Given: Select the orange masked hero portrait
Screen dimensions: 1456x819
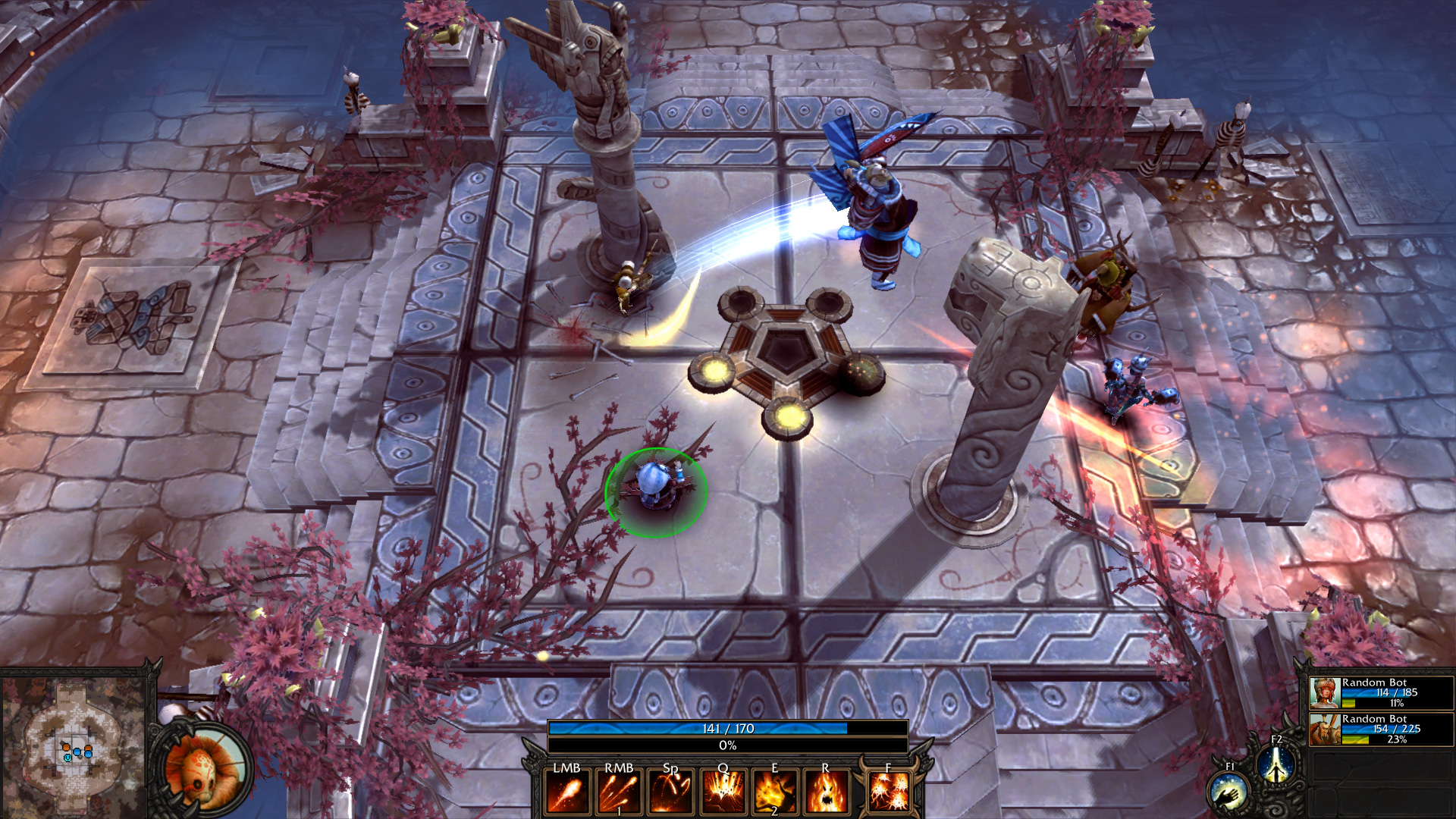Looking at the screenshot, I should pyautogui.click(x=202, y=769).
